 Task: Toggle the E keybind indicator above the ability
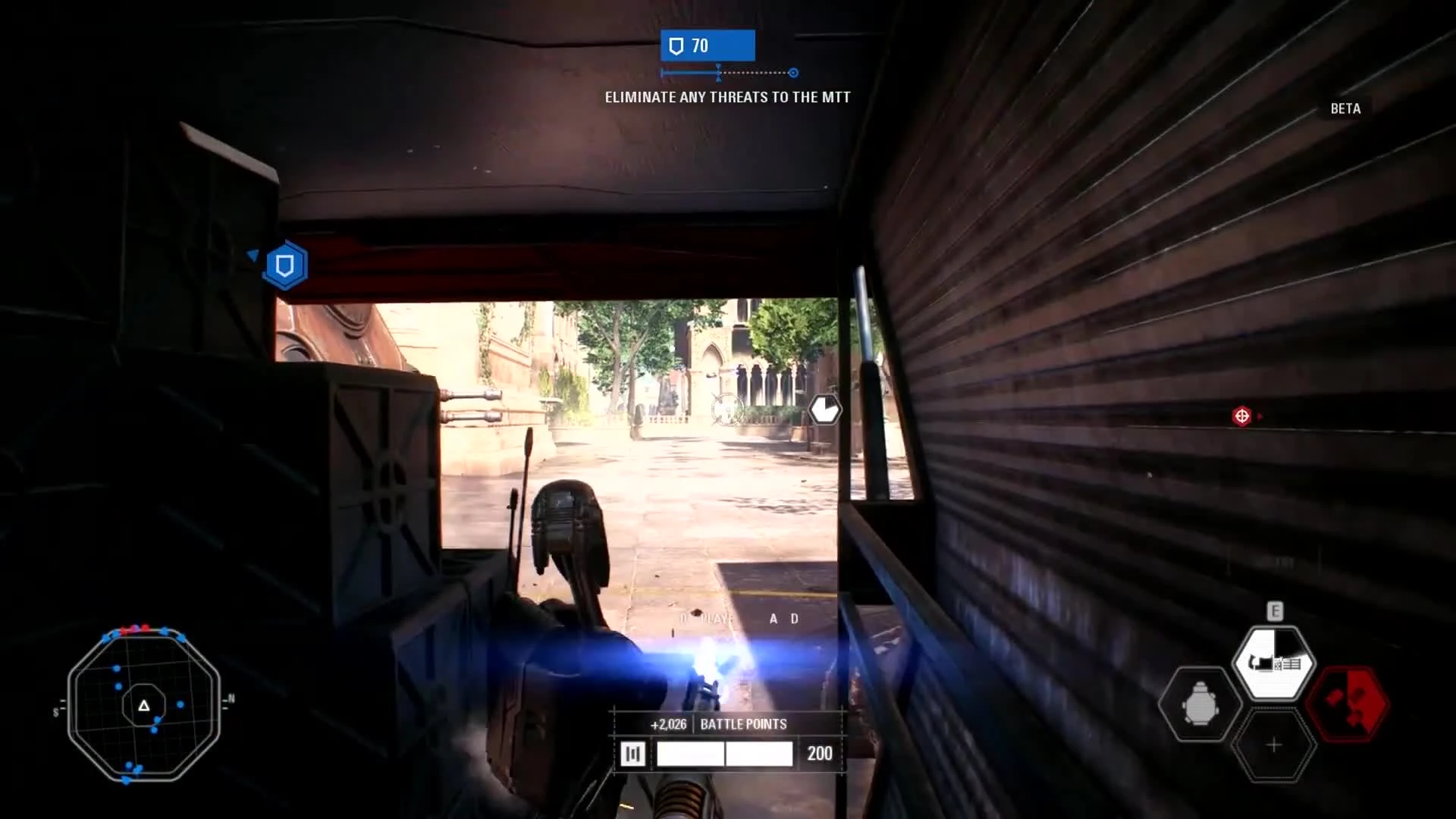(1274, 609)
